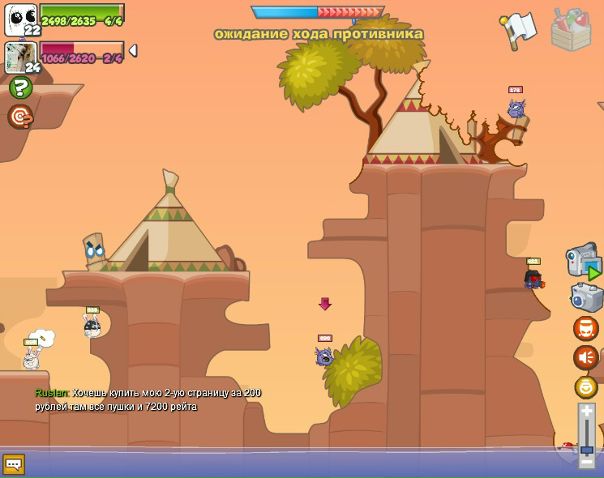
Task: Click the orange face button above speaker
Action: 585,328
